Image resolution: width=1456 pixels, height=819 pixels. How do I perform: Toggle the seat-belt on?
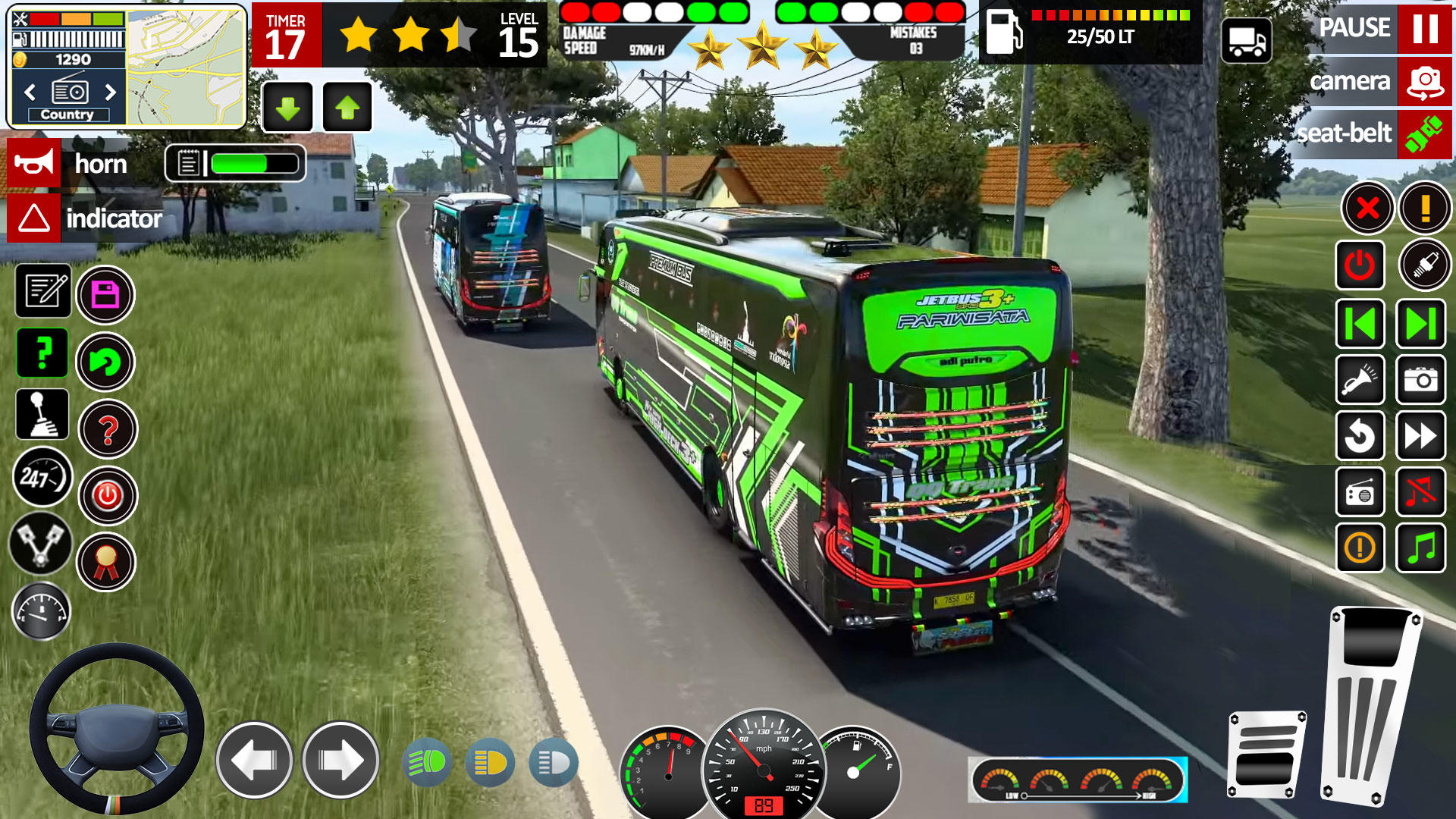(1424, 134)
